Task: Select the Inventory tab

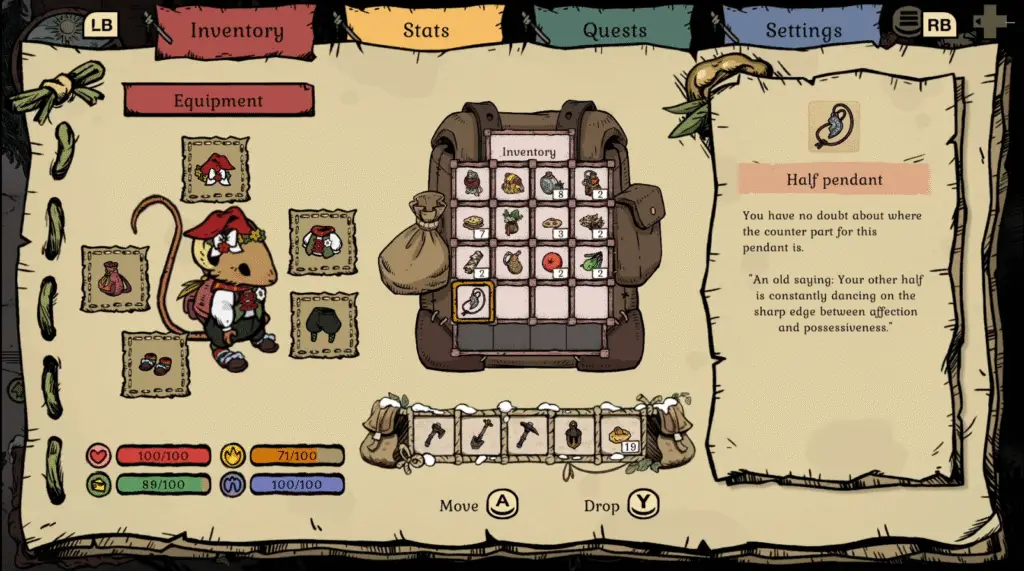Action: click(x=237, y=30)
